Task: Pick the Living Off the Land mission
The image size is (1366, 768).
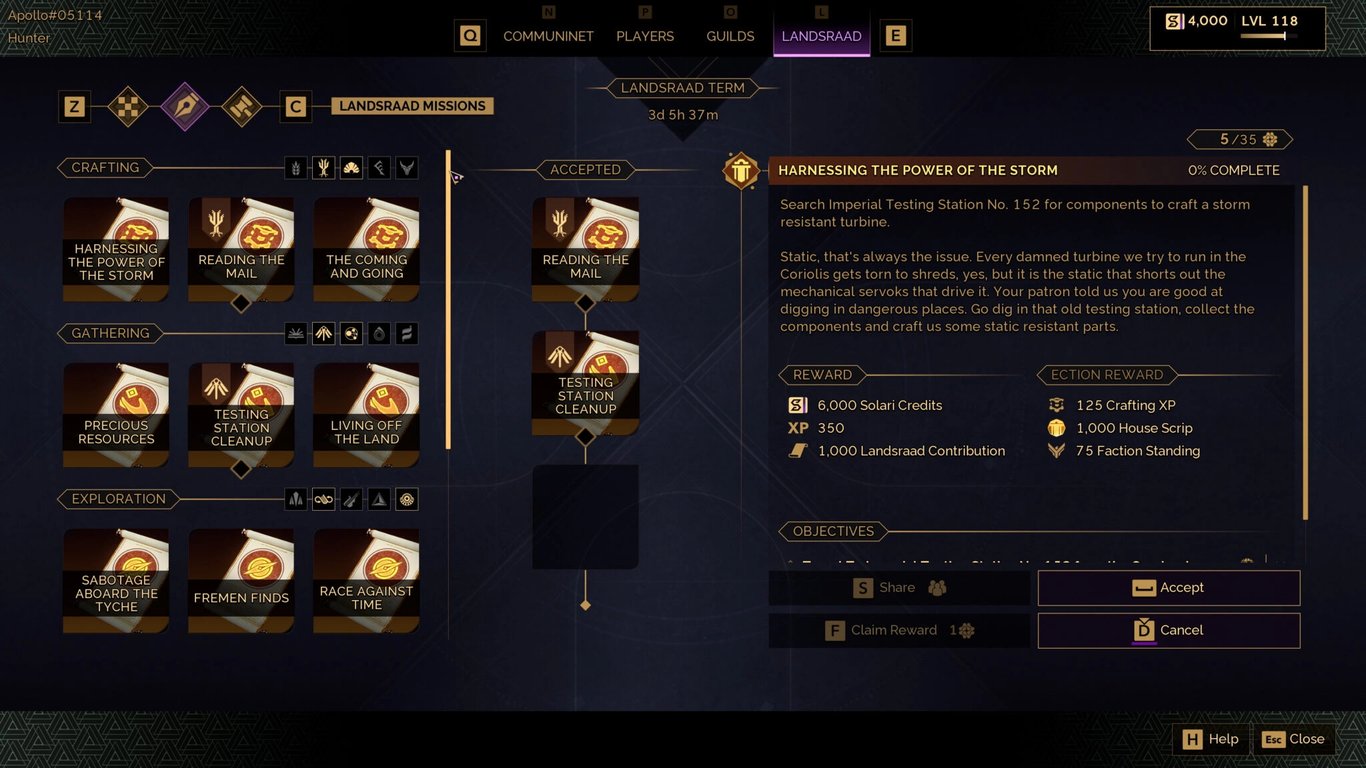Action: 366,415
